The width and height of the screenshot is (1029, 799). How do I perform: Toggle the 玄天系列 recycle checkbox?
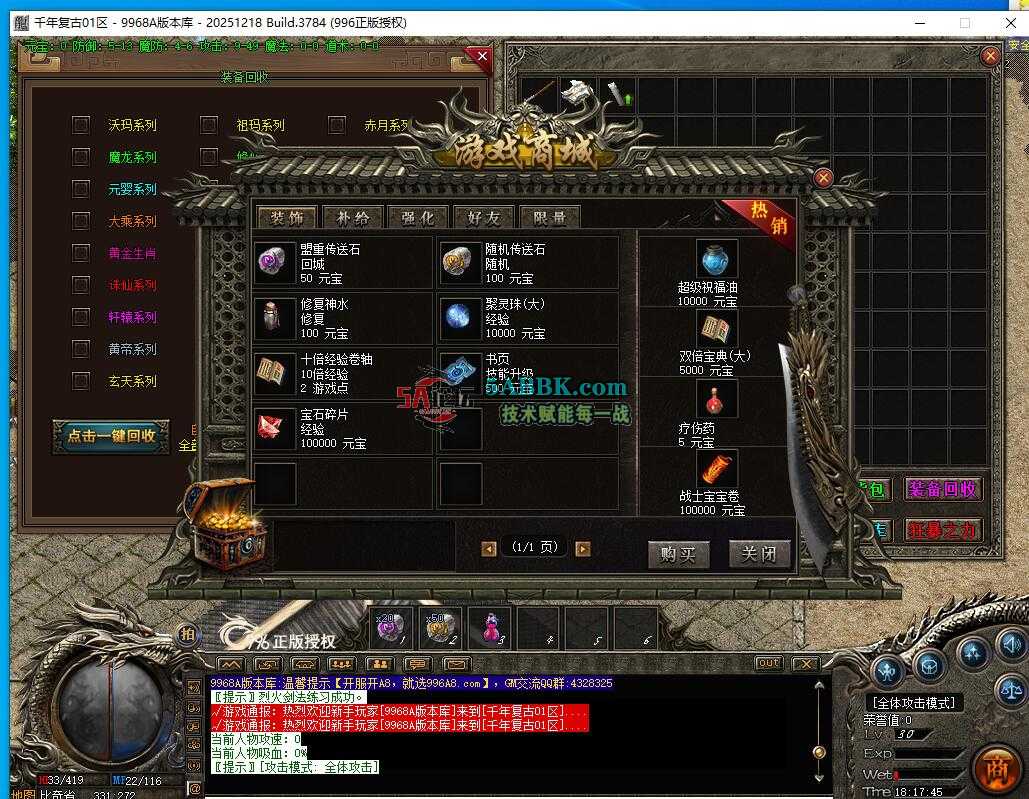81,381
